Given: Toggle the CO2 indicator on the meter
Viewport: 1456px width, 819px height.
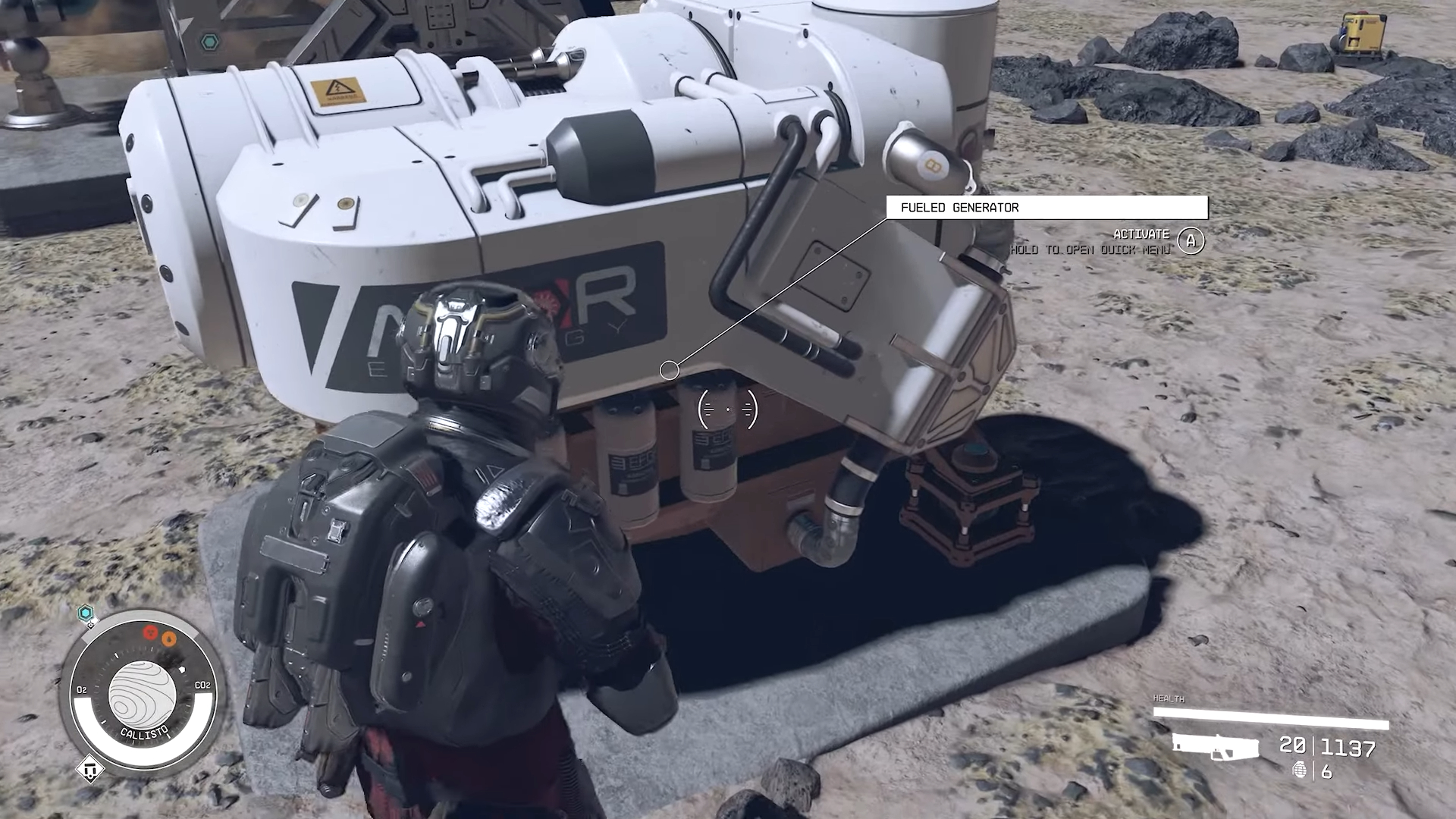Looking at the screenshot, I should (x=202, y=686).
